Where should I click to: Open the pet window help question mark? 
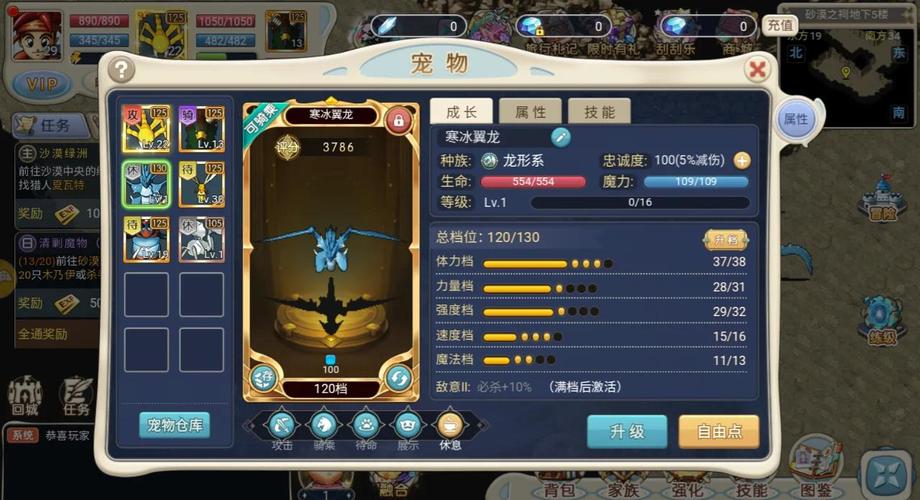pos(122,69)
